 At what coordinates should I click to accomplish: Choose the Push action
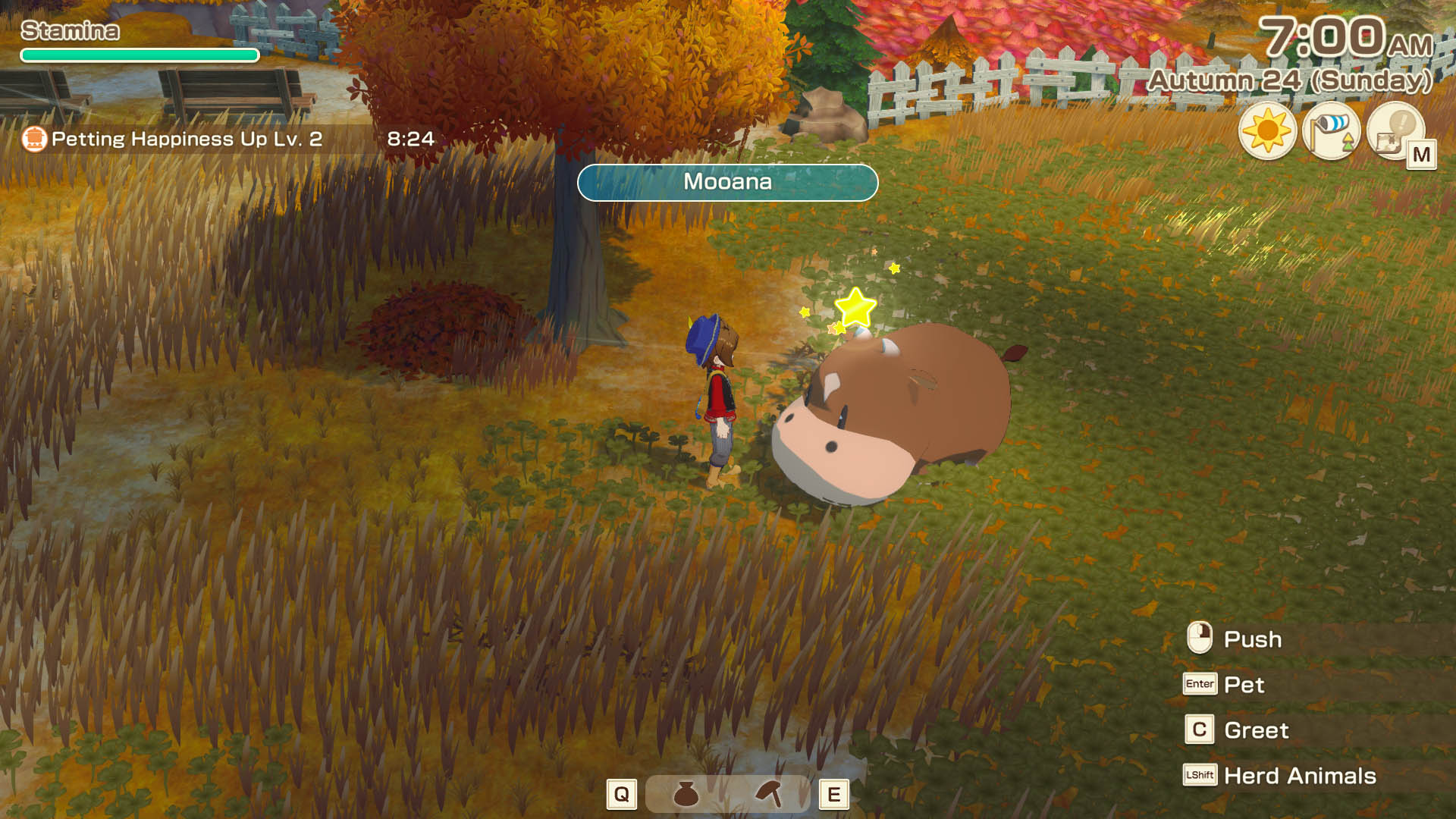tap(1252, 639)
